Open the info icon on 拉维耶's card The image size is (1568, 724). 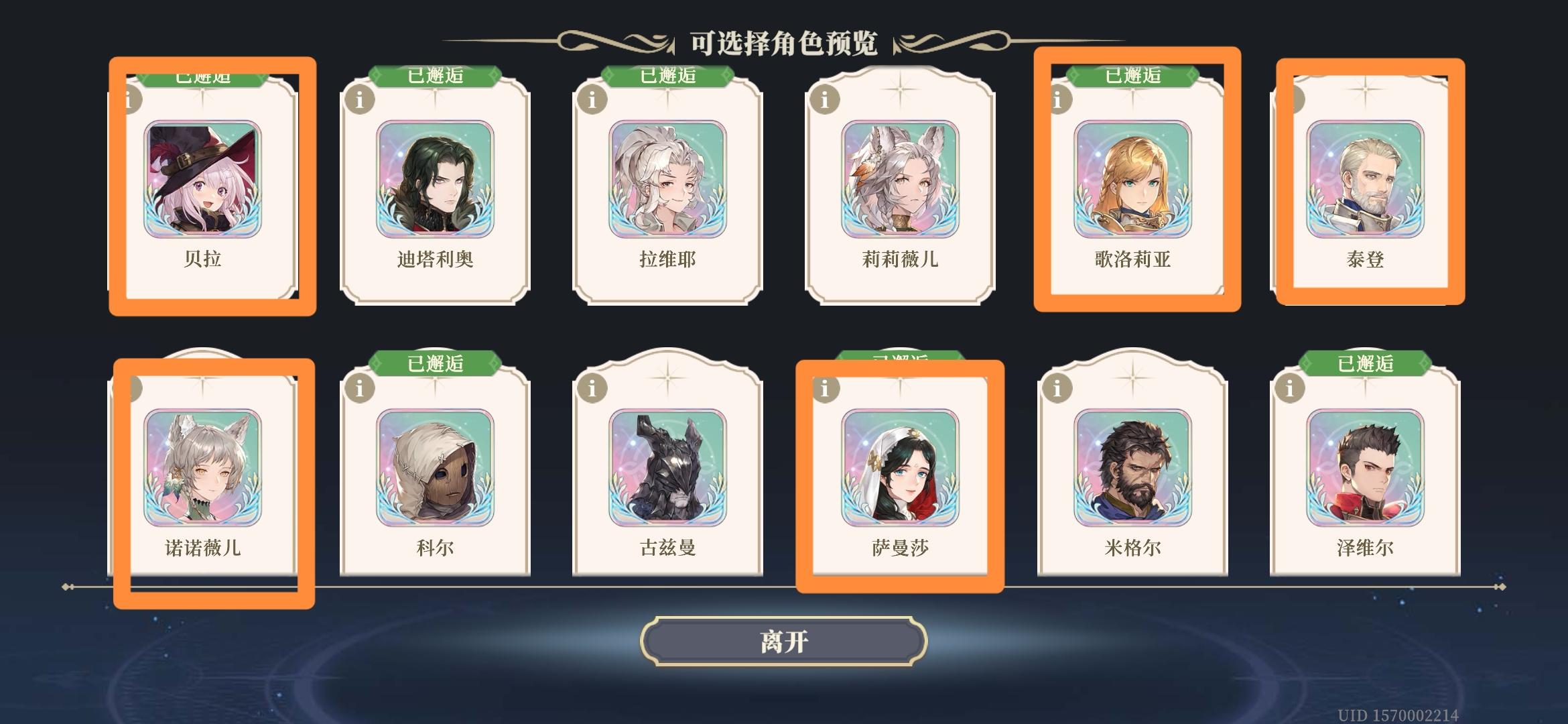591,98
